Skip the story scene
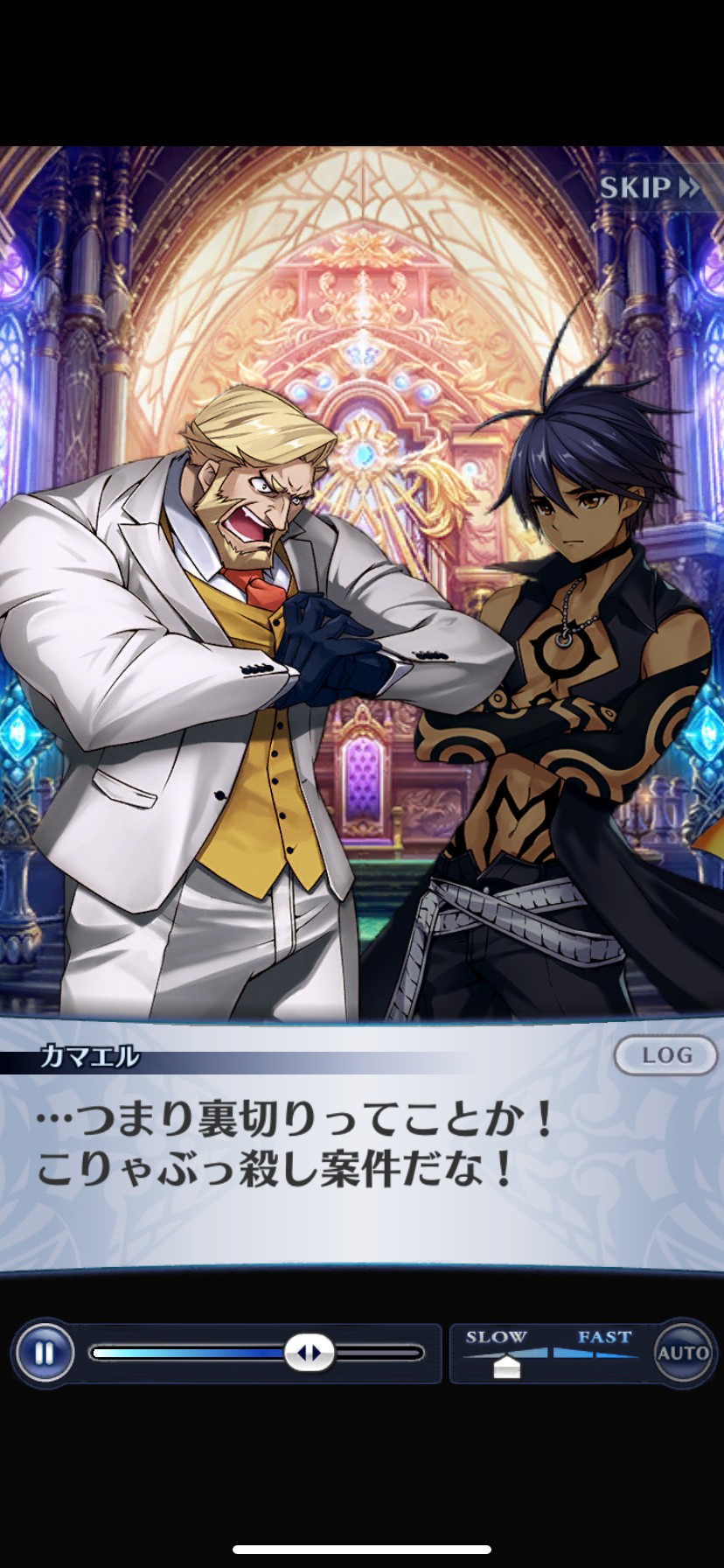Viewport: 724px width, 1568px height. tap(650, 187)
